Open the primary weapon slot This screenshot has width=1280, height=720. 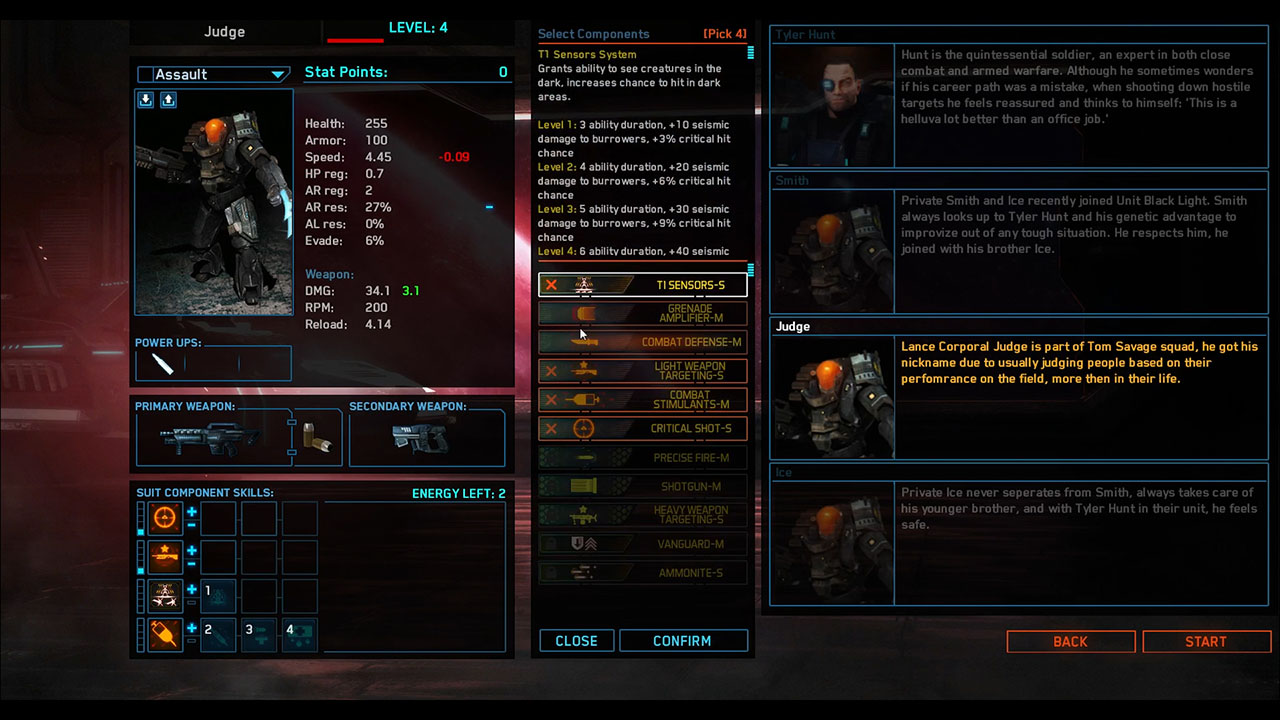click(212, 438)
